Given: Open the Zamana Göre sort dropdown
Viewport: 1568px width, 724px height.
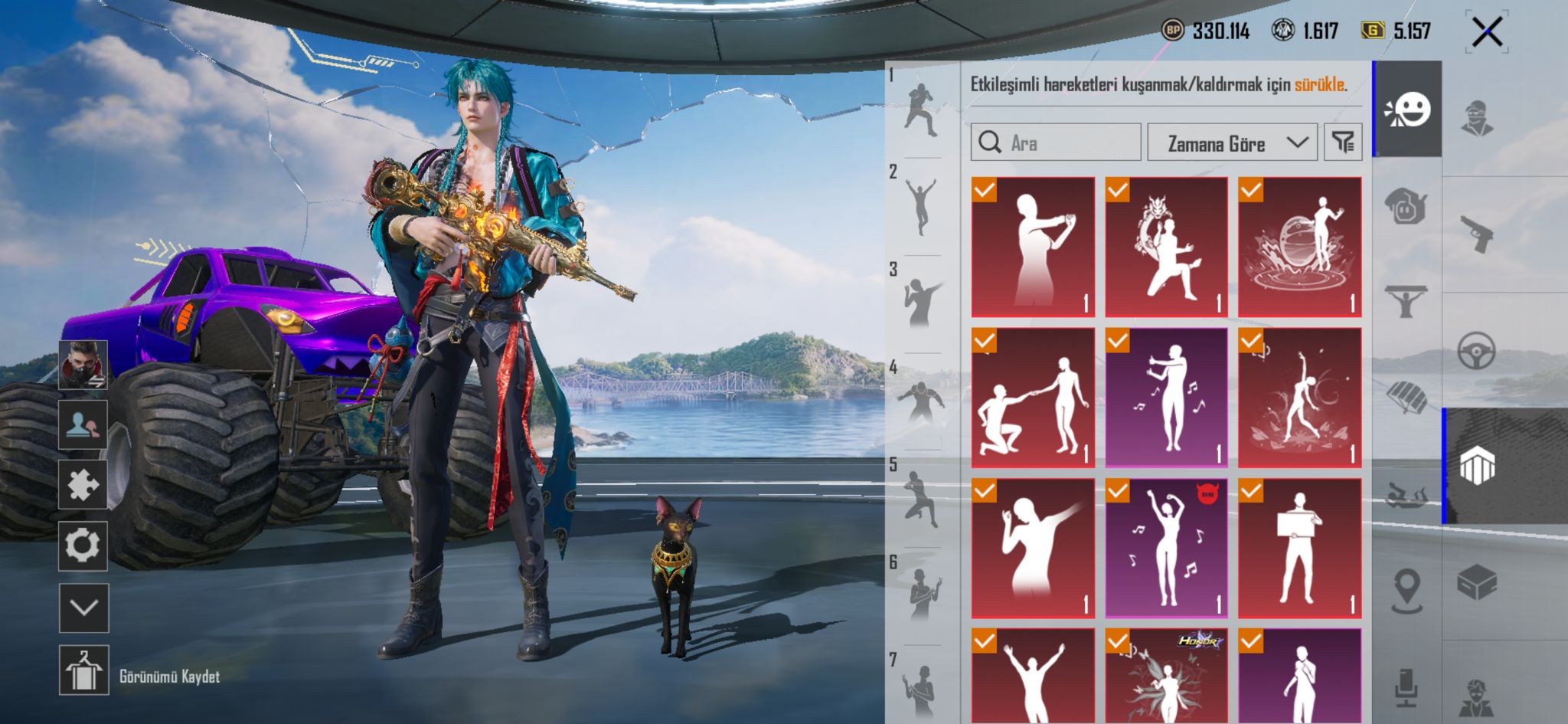Looking at the screenshot, I should [1231, 143].
